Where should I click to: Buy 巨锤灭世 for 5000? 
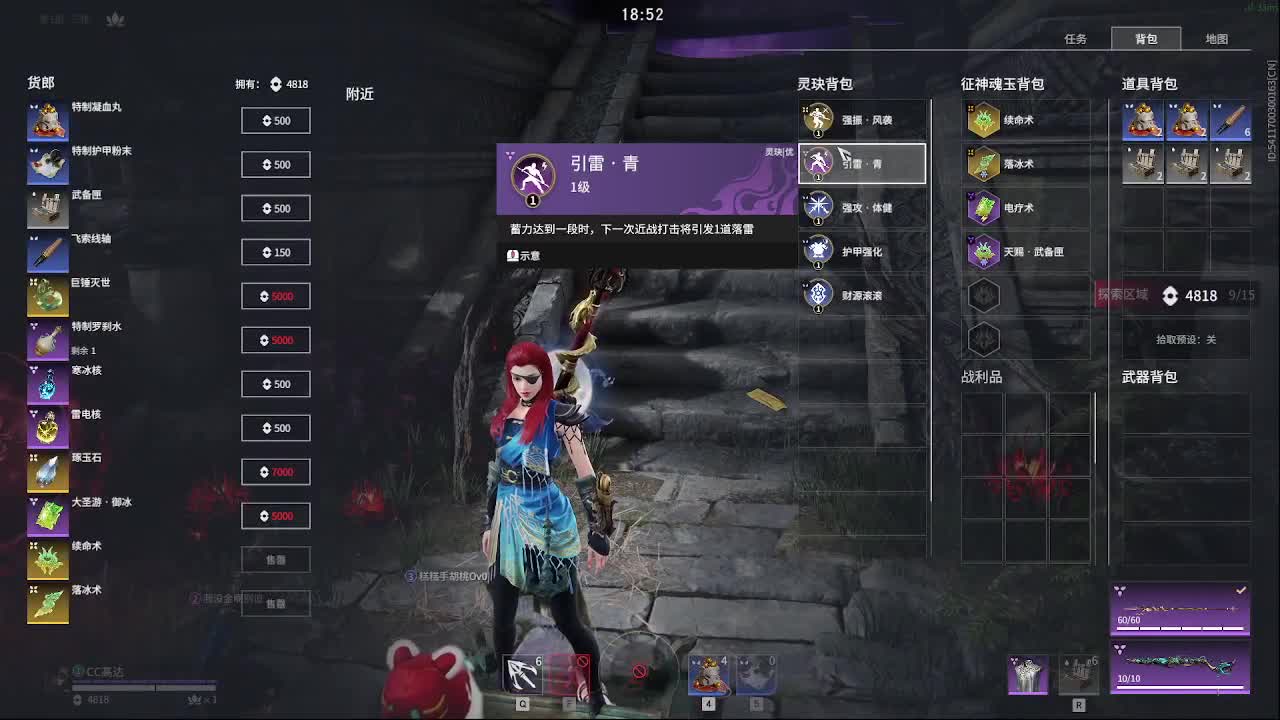[x=276, y=295]
